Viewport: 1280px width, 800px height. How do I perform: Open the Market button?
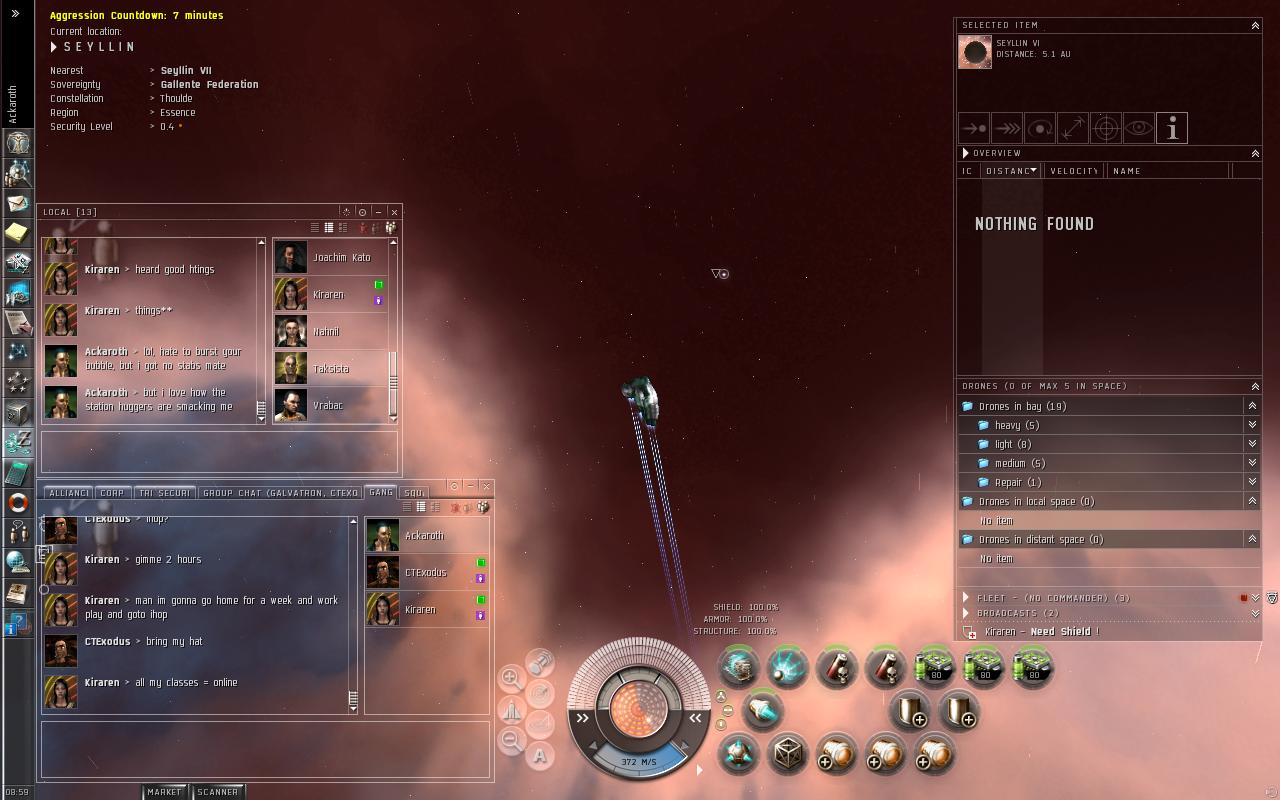164,792
